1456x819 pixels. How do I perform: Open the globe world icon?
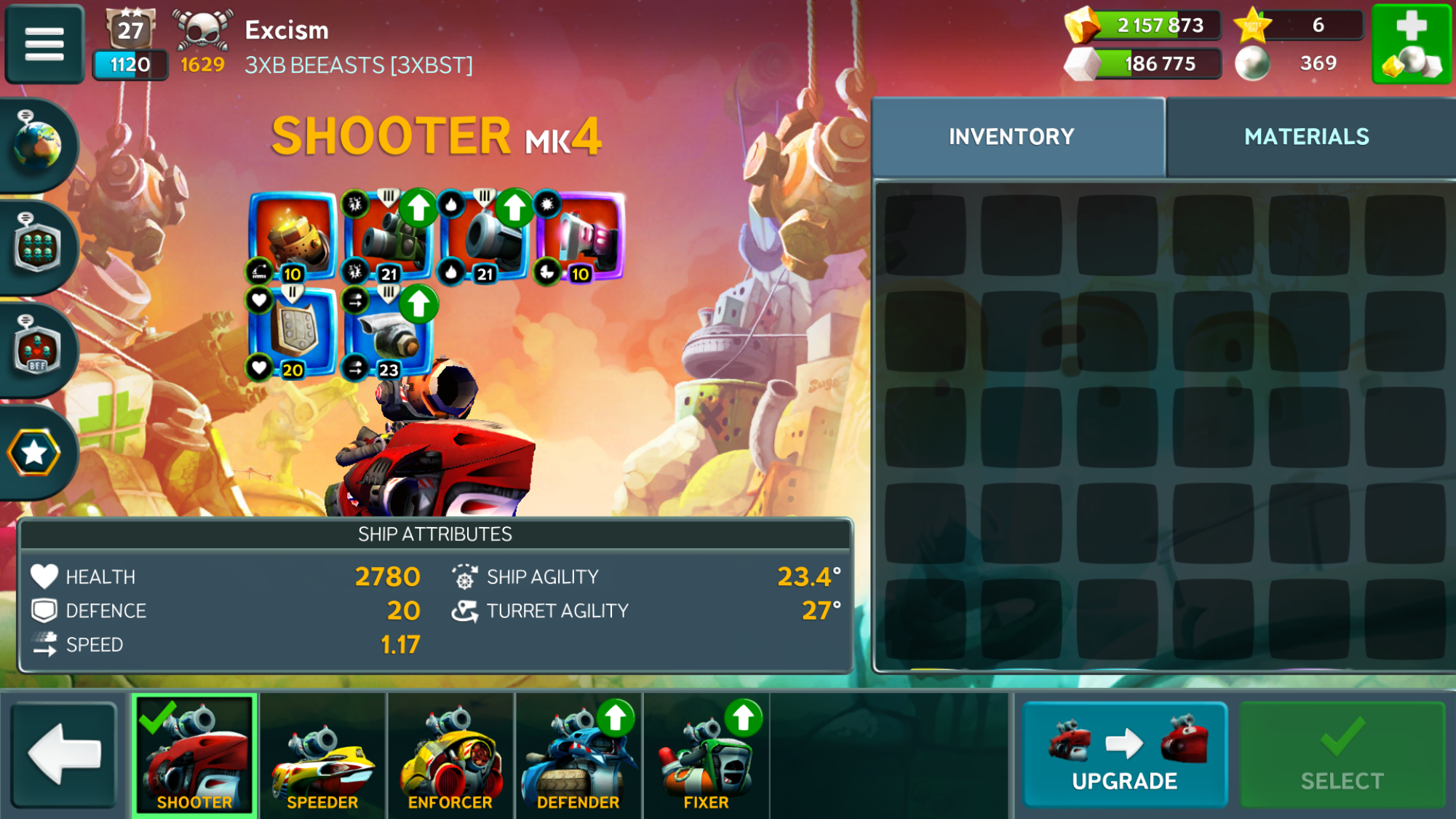click(x=37, y=143)
